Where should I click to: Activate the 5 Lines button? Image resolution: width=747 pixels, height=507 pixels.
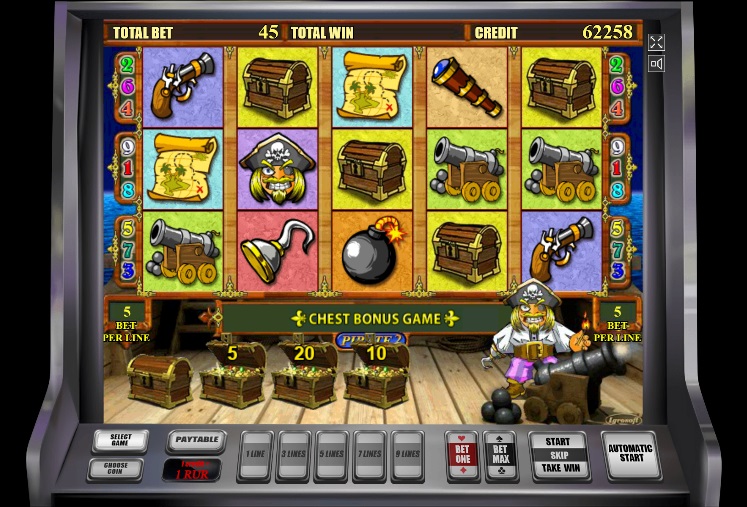(331, 455)
